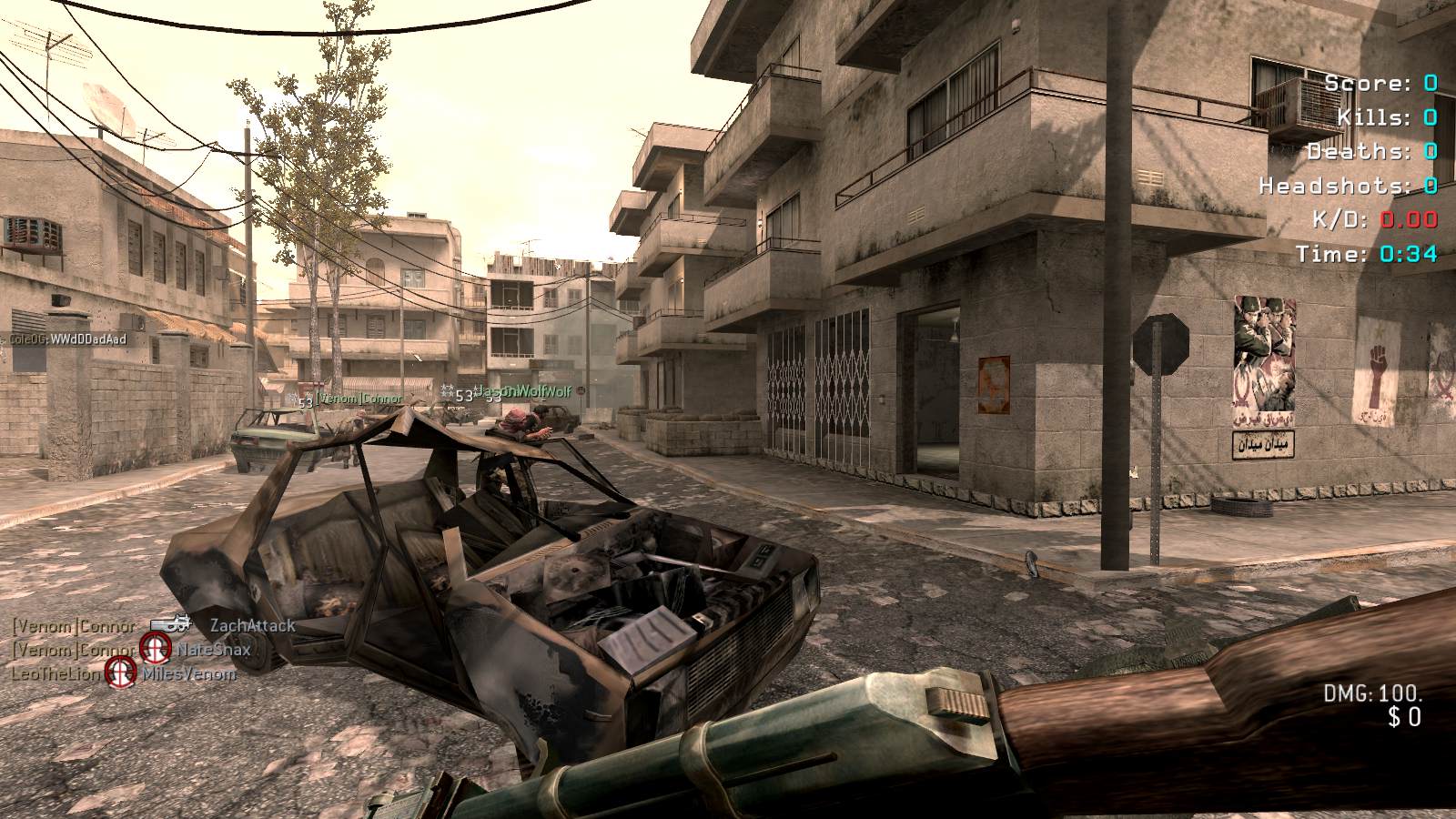Click ZachAttack's name in the kill feed

tap(252, 625)
